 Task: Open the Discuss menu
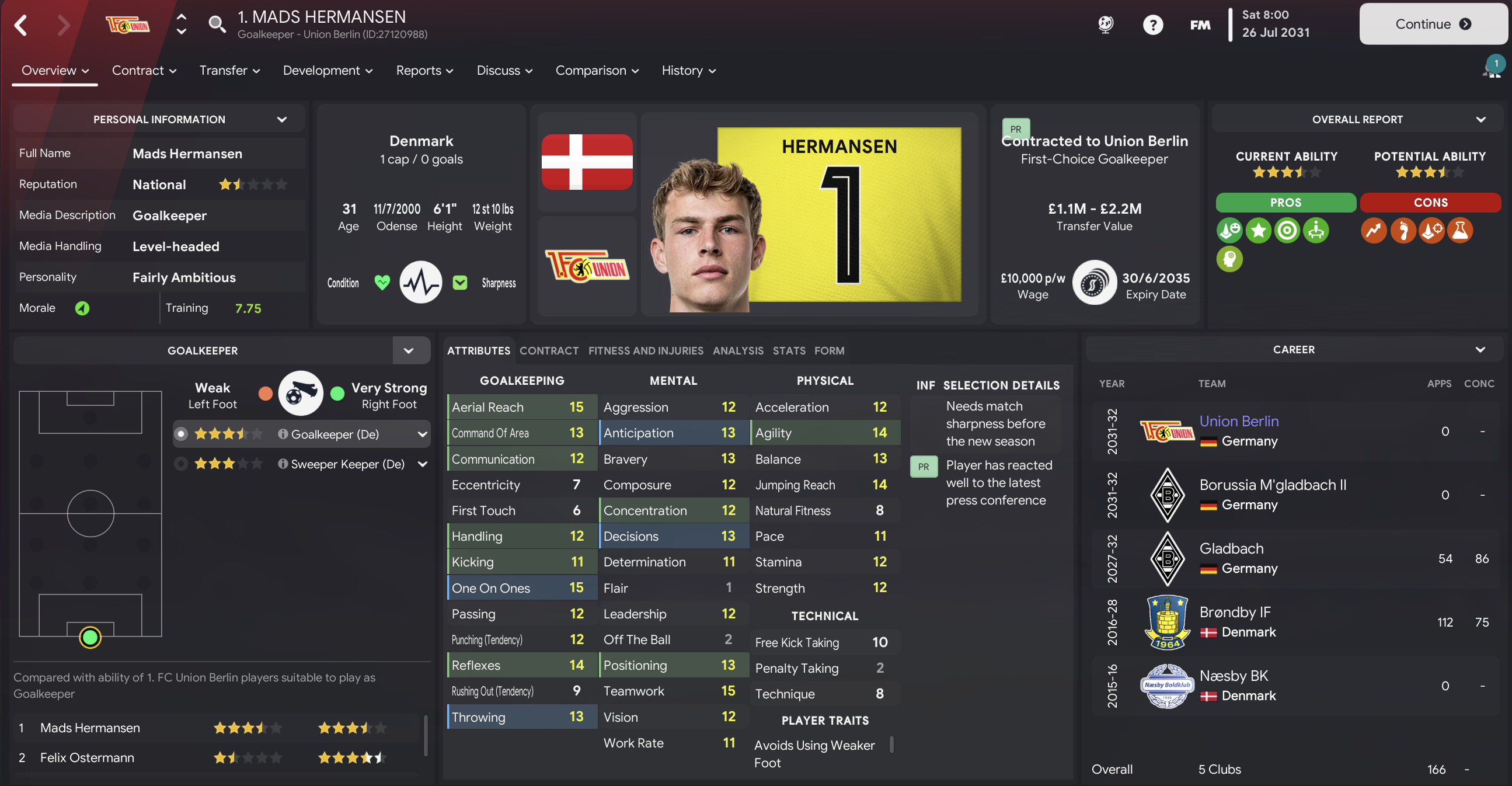point(504,71)
